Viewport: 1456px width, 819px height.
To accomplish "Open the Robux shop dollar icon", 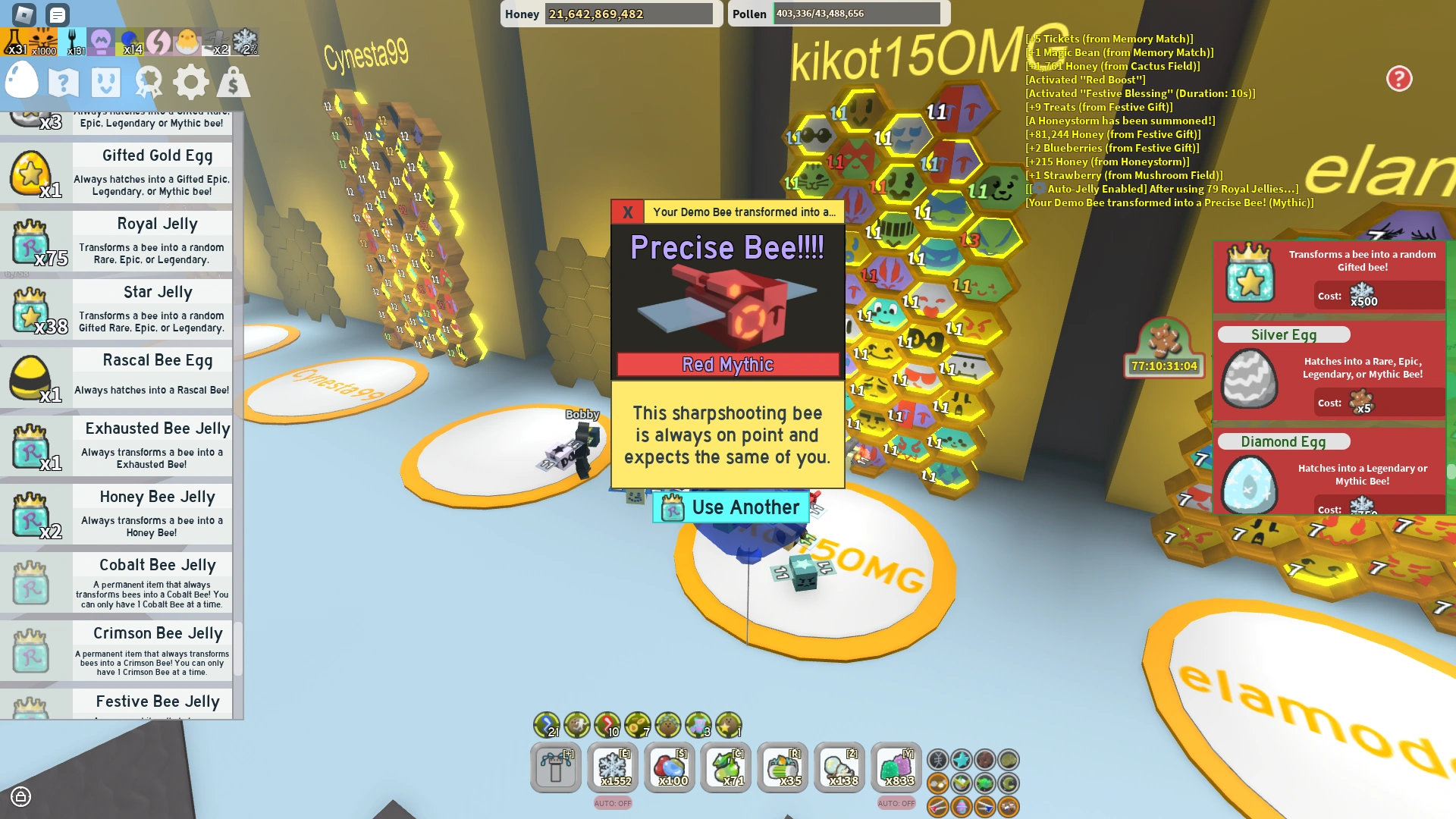I will point(233,82).
